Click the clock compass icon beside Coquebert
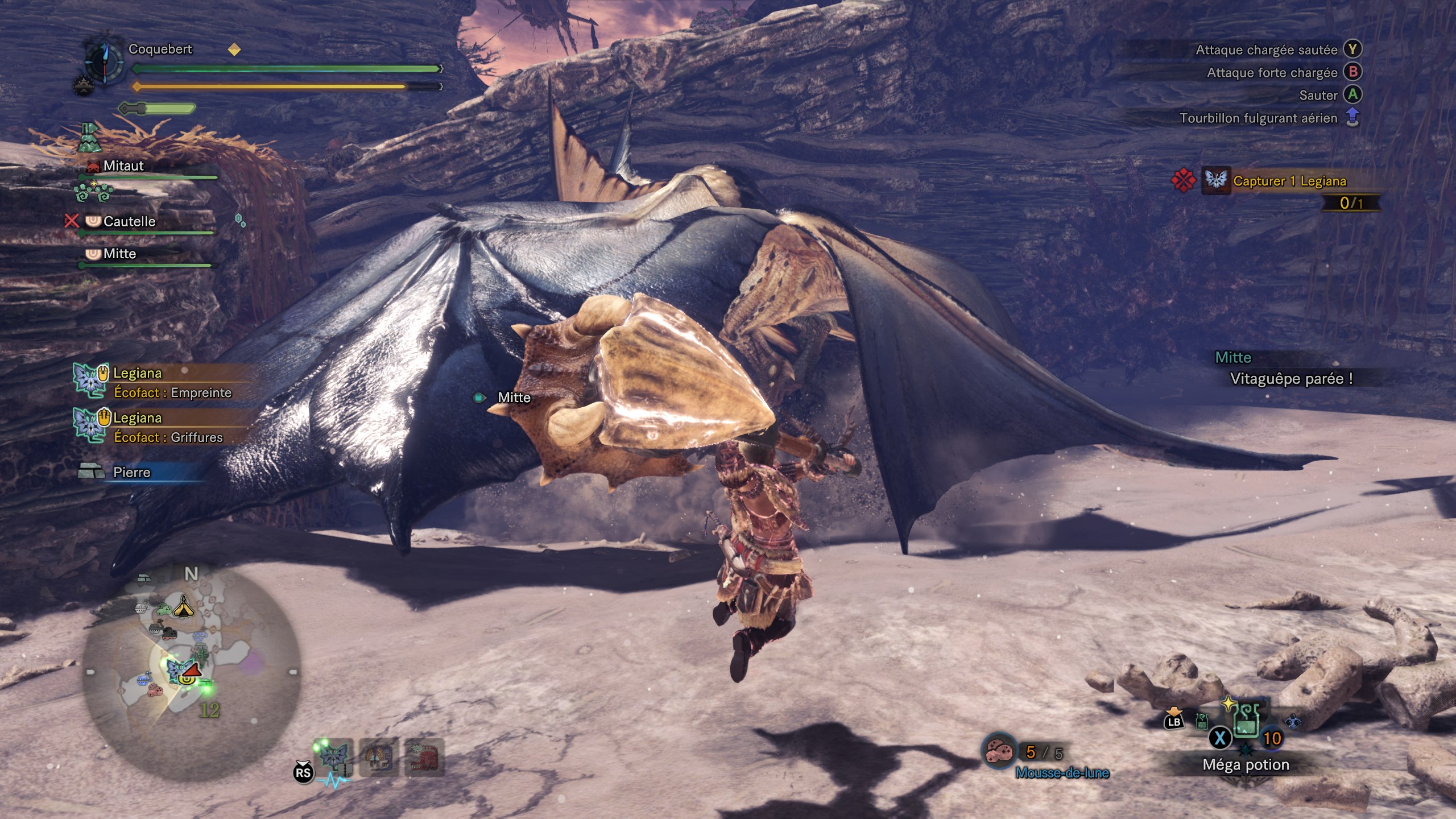 pos(105,60)
